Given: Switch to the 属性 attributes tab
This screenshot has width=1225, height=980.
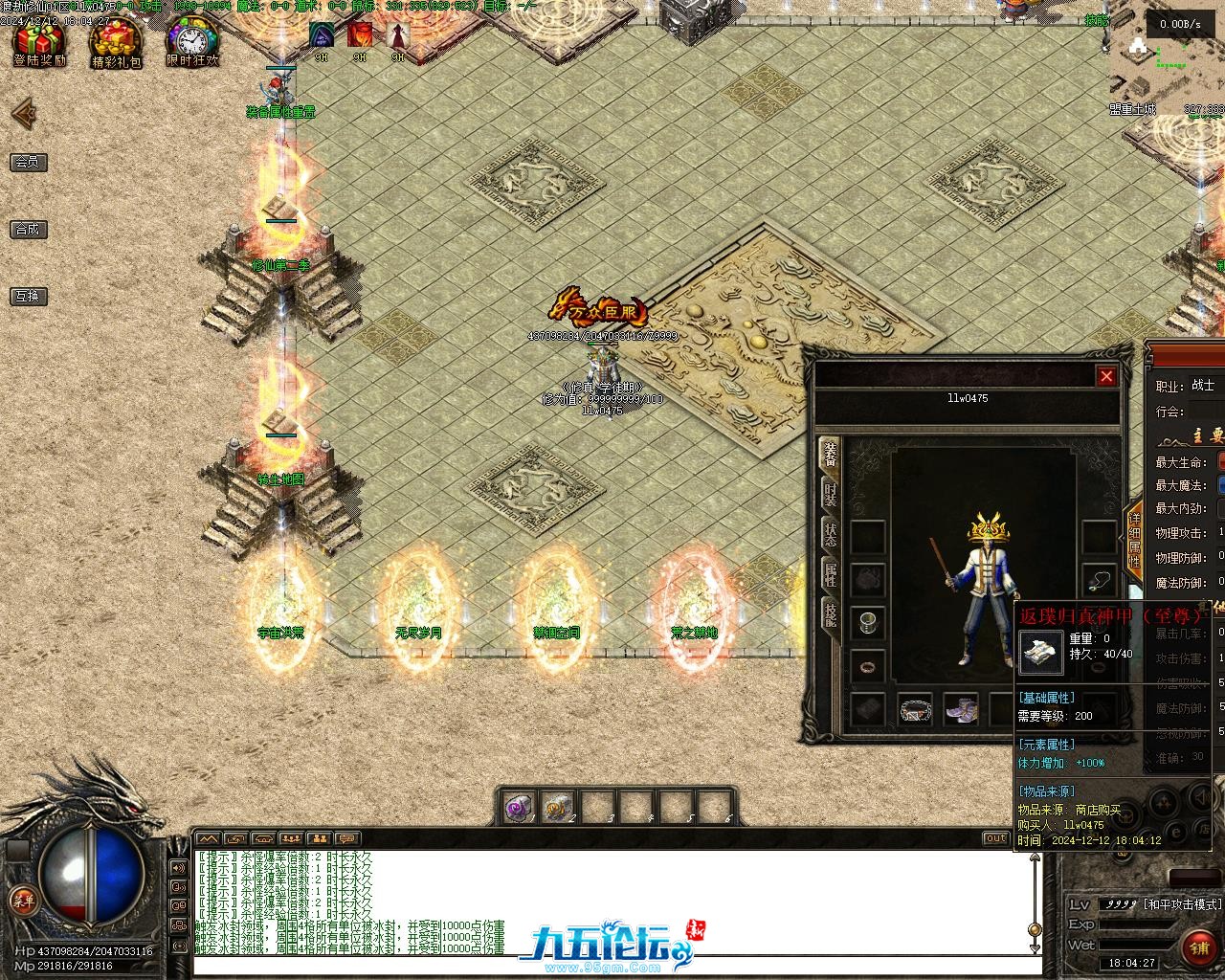Looking at the screenshot, I should pyautogui.click(x=830, y=574).
